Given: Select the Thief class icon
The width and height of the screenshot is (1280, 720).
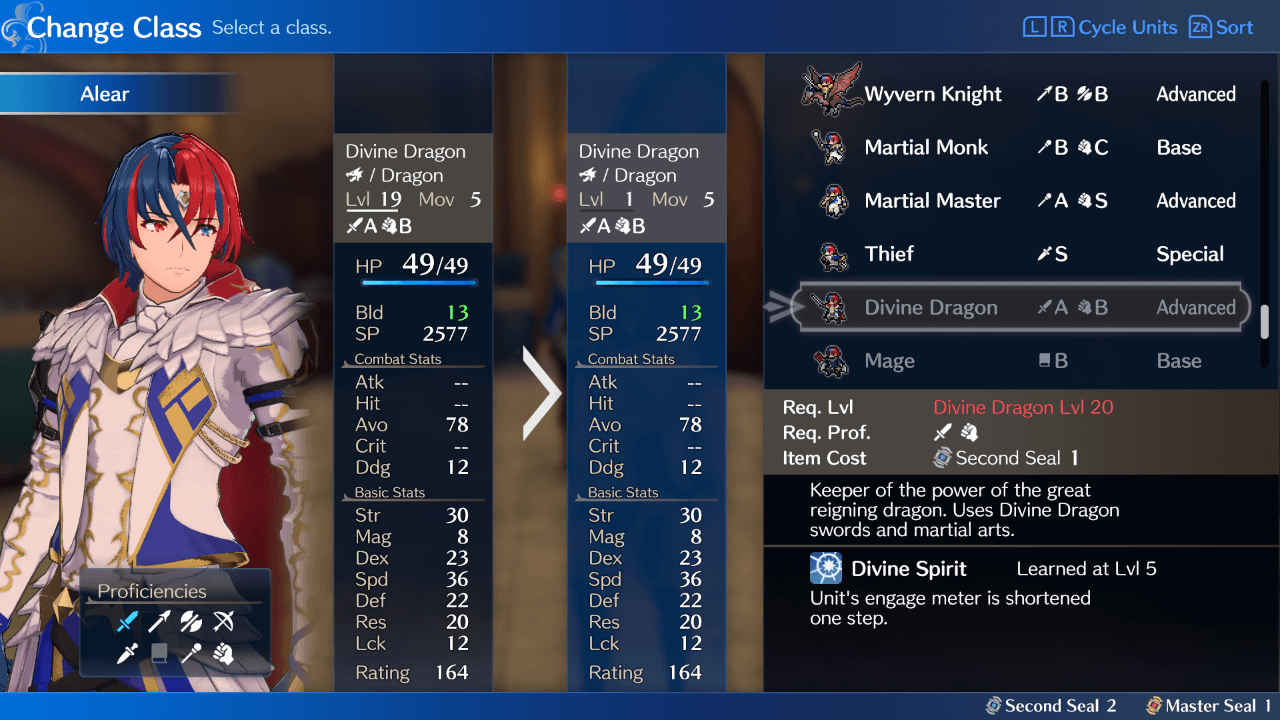Looking at the screenshot, I should 834,254.
